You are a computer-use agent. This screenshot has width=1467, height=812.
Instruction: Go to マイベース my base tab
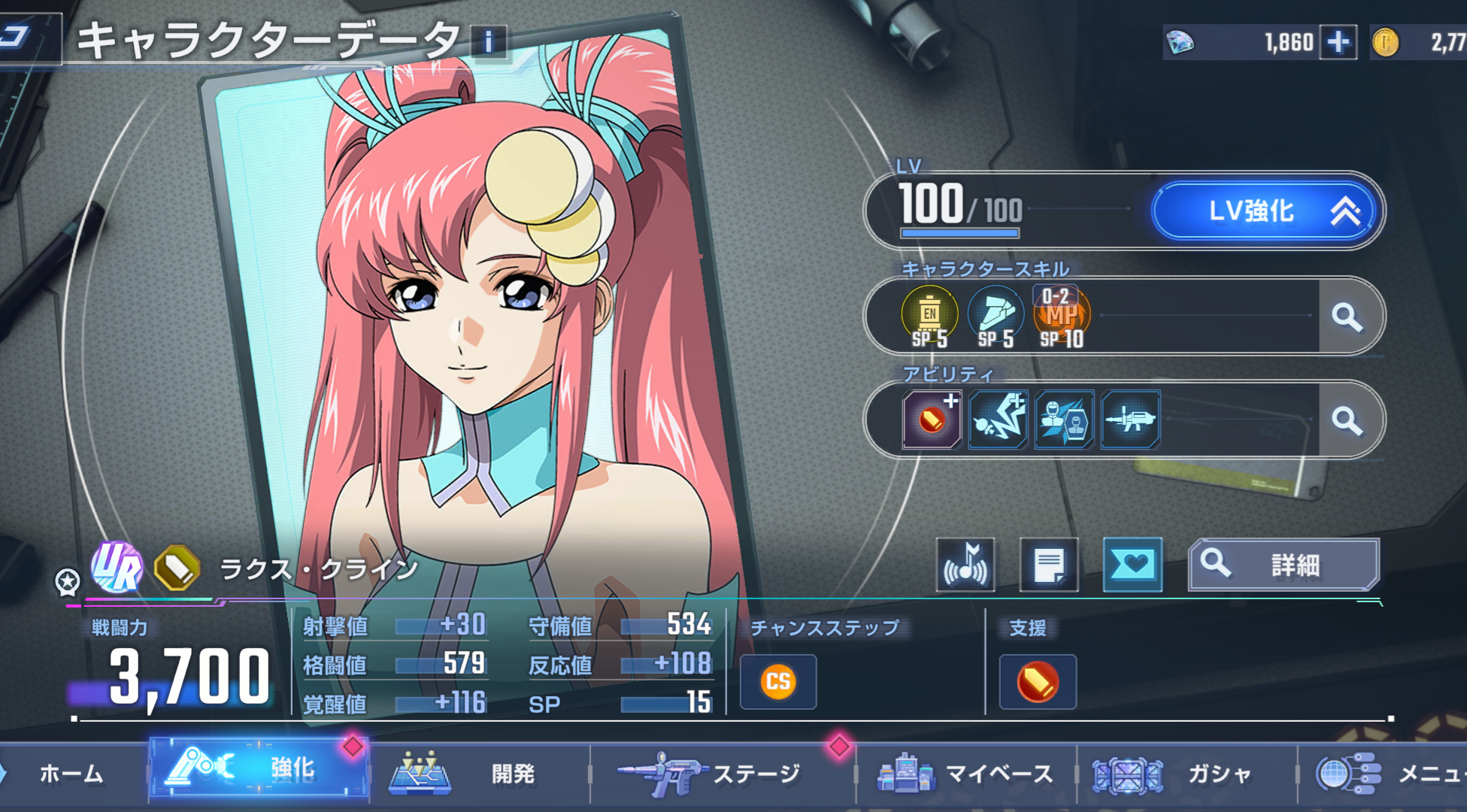coord(966,774)
